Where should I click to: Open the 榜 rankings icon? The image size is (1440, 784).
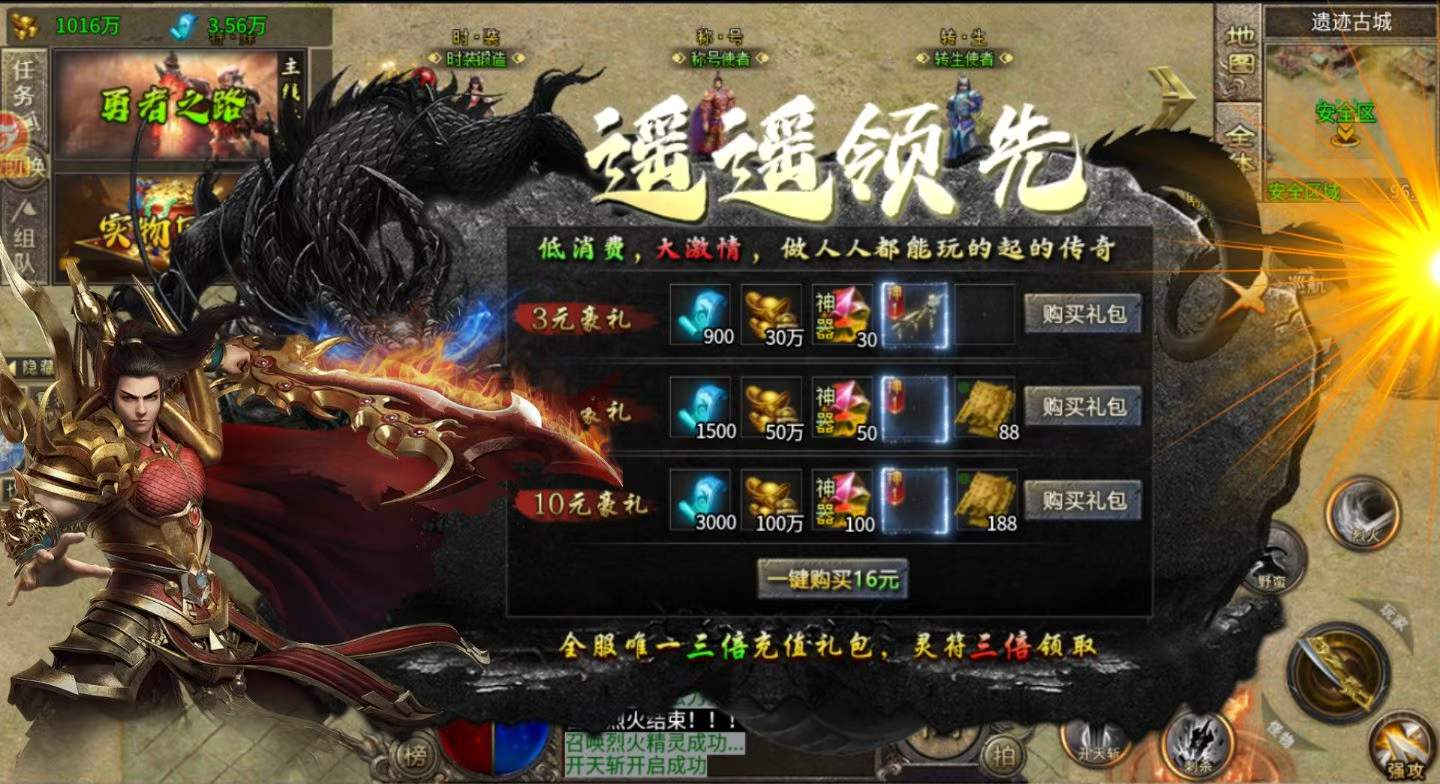pyautogui.click(x=416, y=754)
